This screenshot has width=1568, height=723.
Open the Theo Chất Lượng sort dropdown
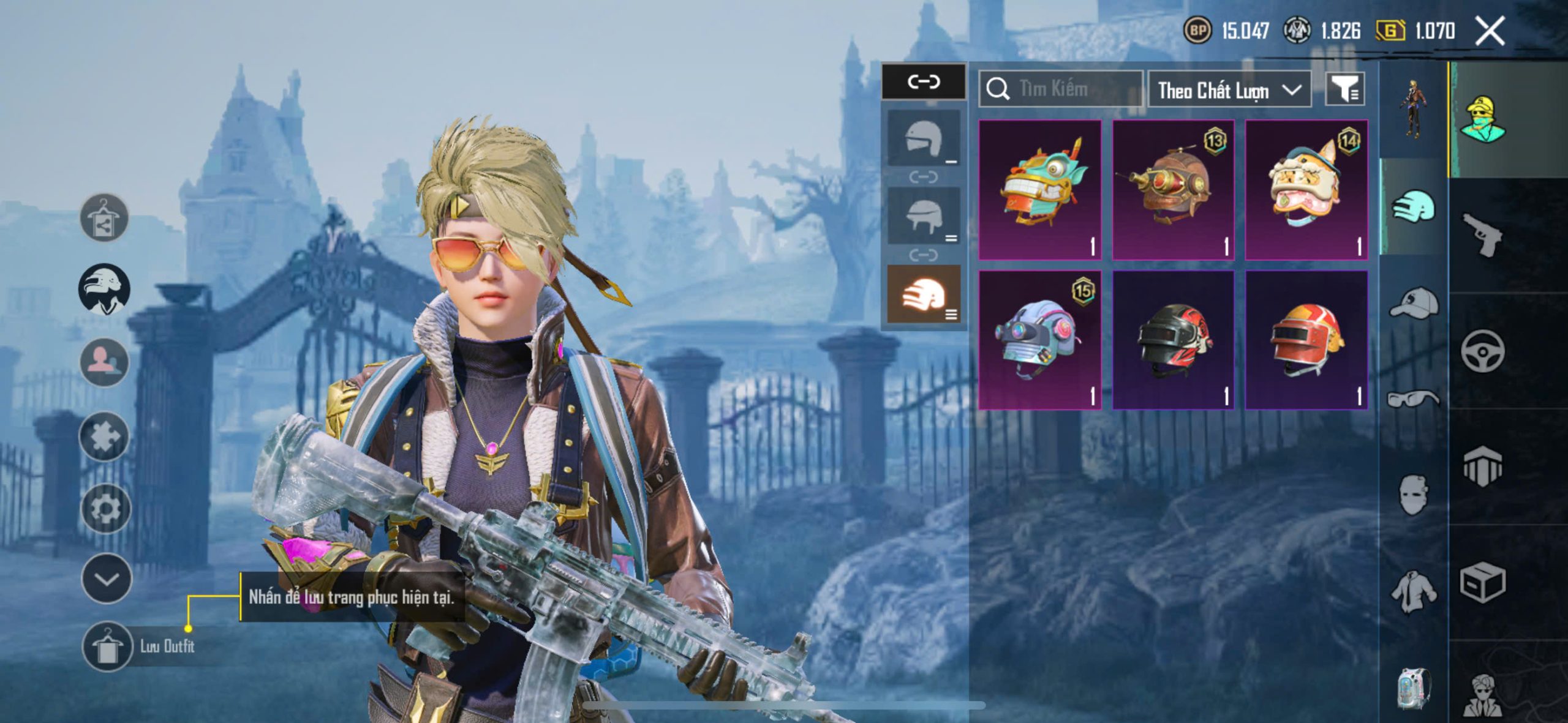[1229, 90]
